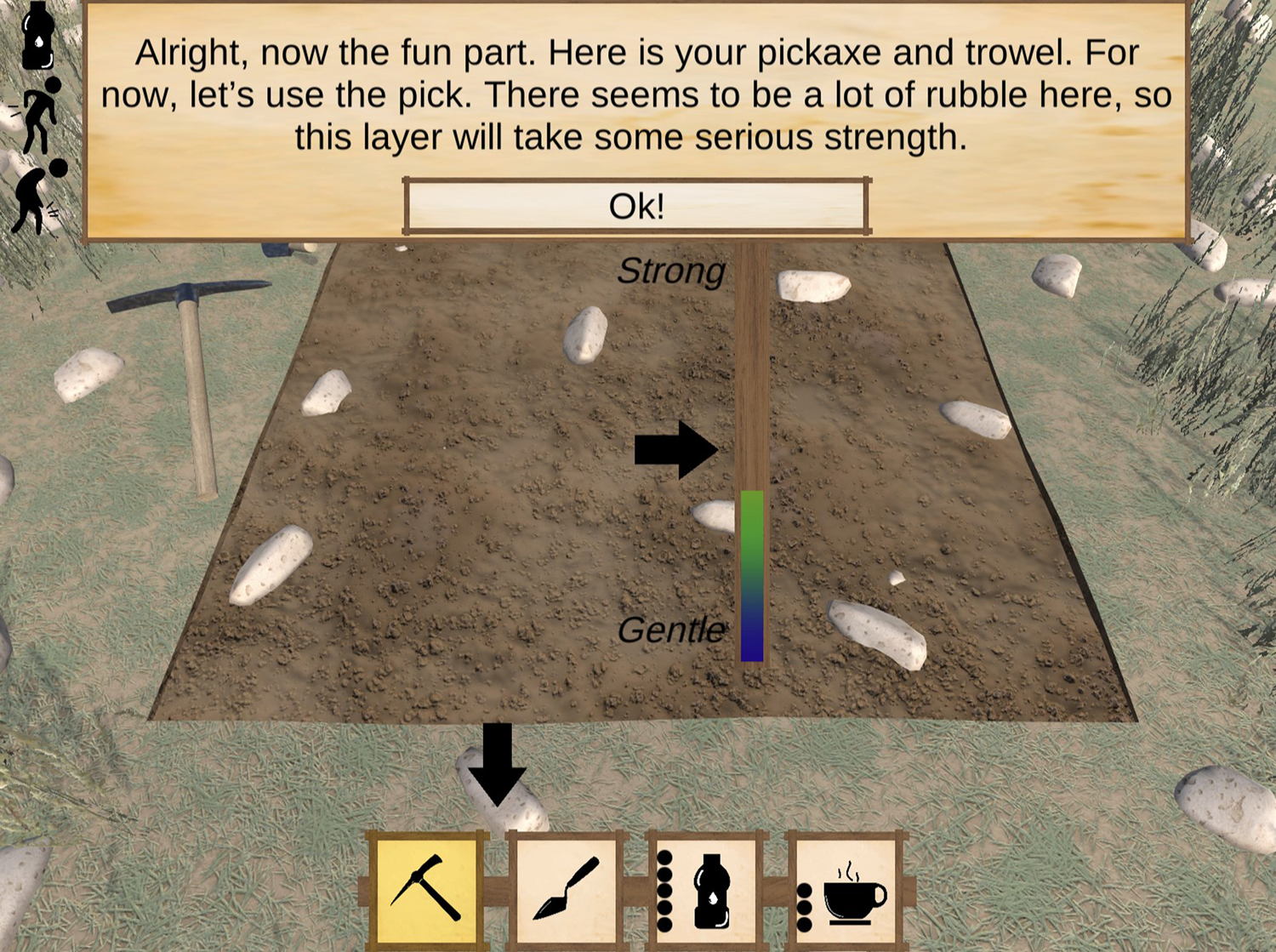Confirm the dialogue with the Ok! button
The width and height of the screenshot is (1276, 952).
[636, 206]
